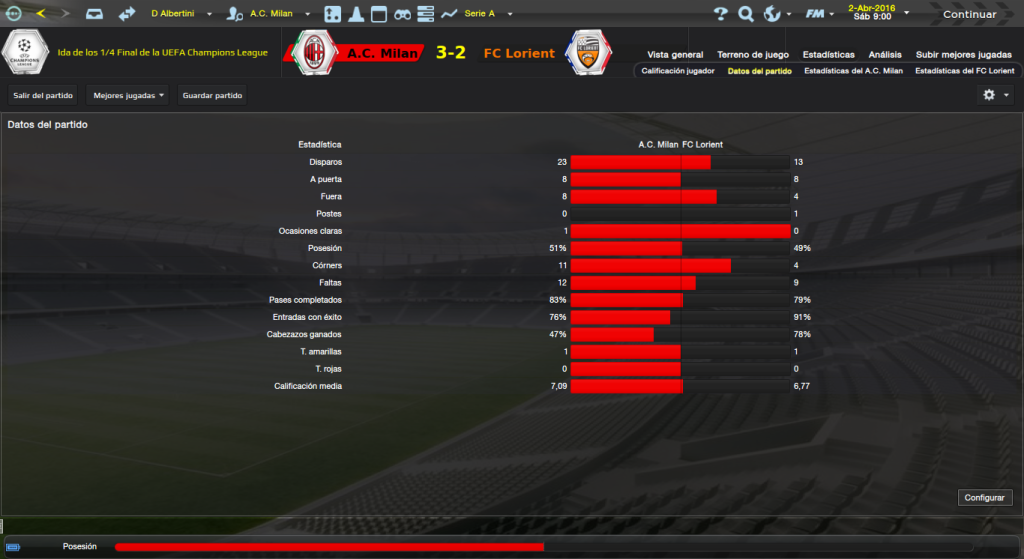Screen dimensions: 1024x559
Task: View Estadísticas del A.C. Milan
Action: click(853, 71)
